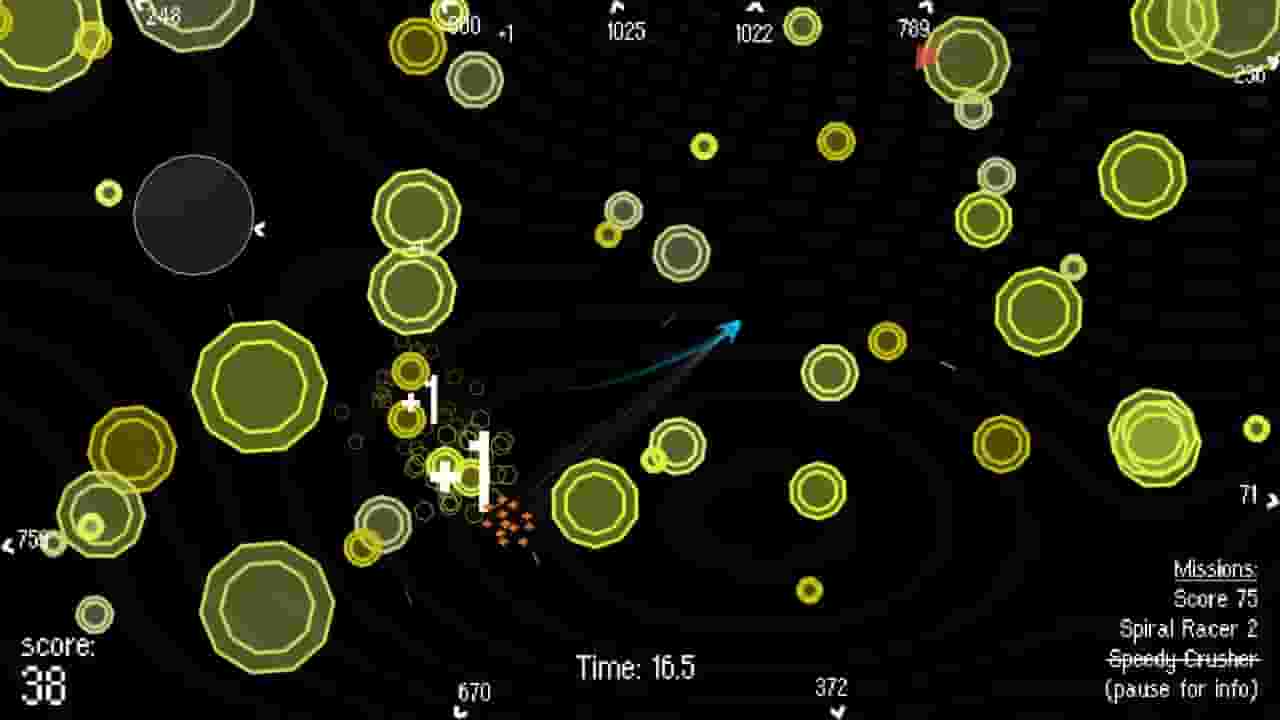Click the pause for info link
Viewport: 1280px width, 720px height.
[x=1182, y=687]
